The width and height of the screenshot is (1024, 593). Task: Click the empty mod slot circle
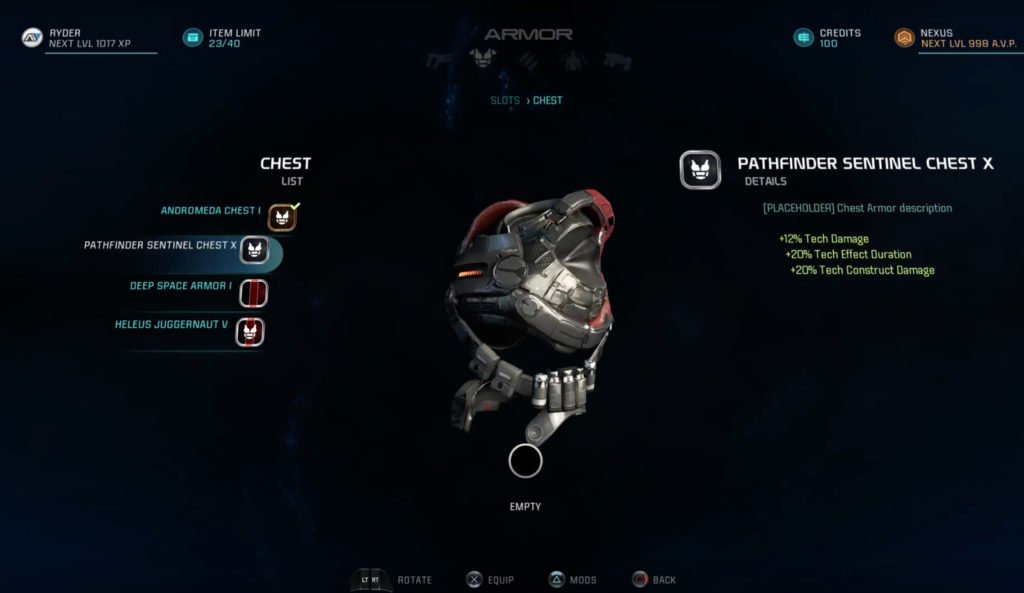pos(525,461)
